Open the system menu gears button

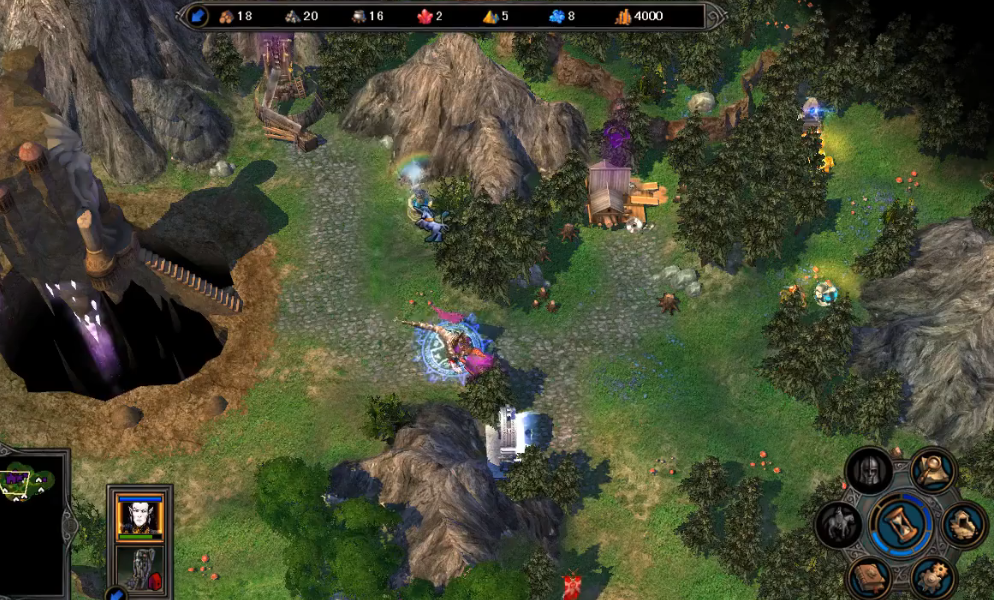[x=932, y=577]
